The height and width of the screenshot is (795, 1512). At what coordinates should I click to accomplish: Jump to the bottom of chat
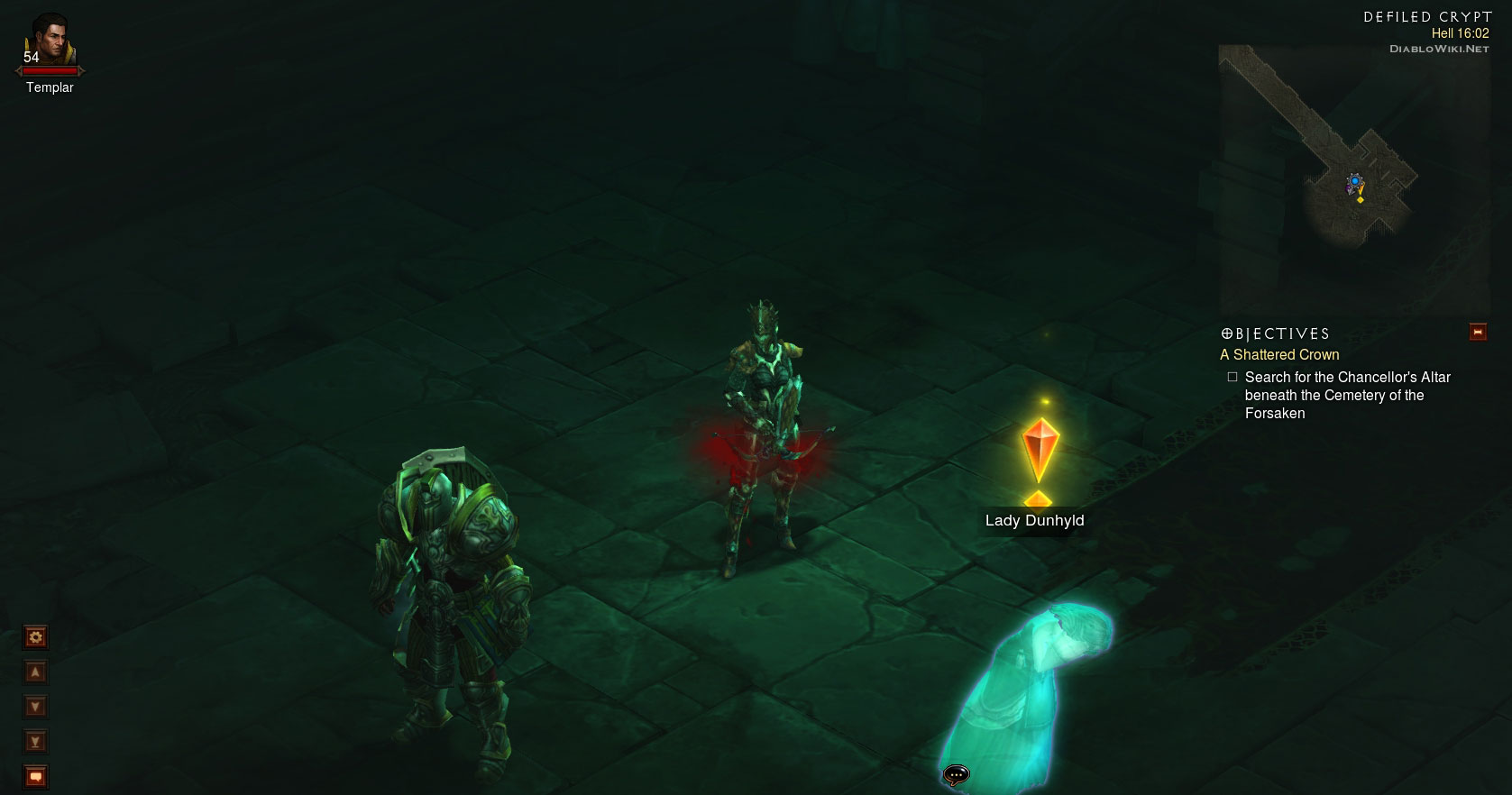pos(35,742)
